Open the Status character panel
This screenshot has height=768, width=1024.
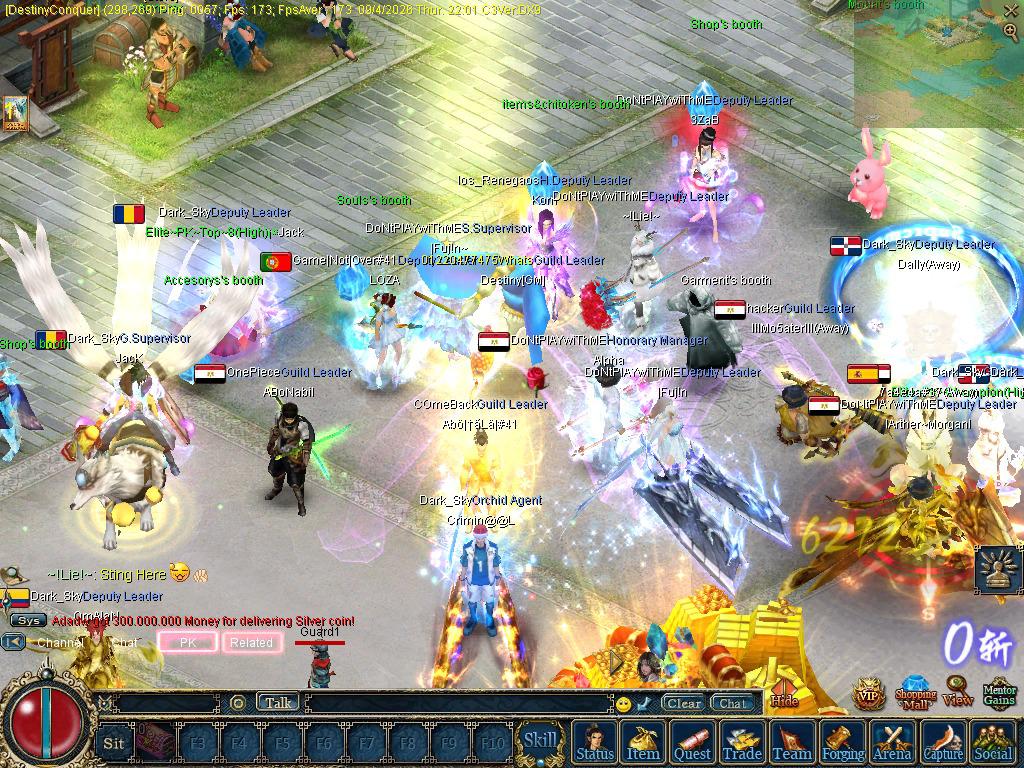pos(595,742)
